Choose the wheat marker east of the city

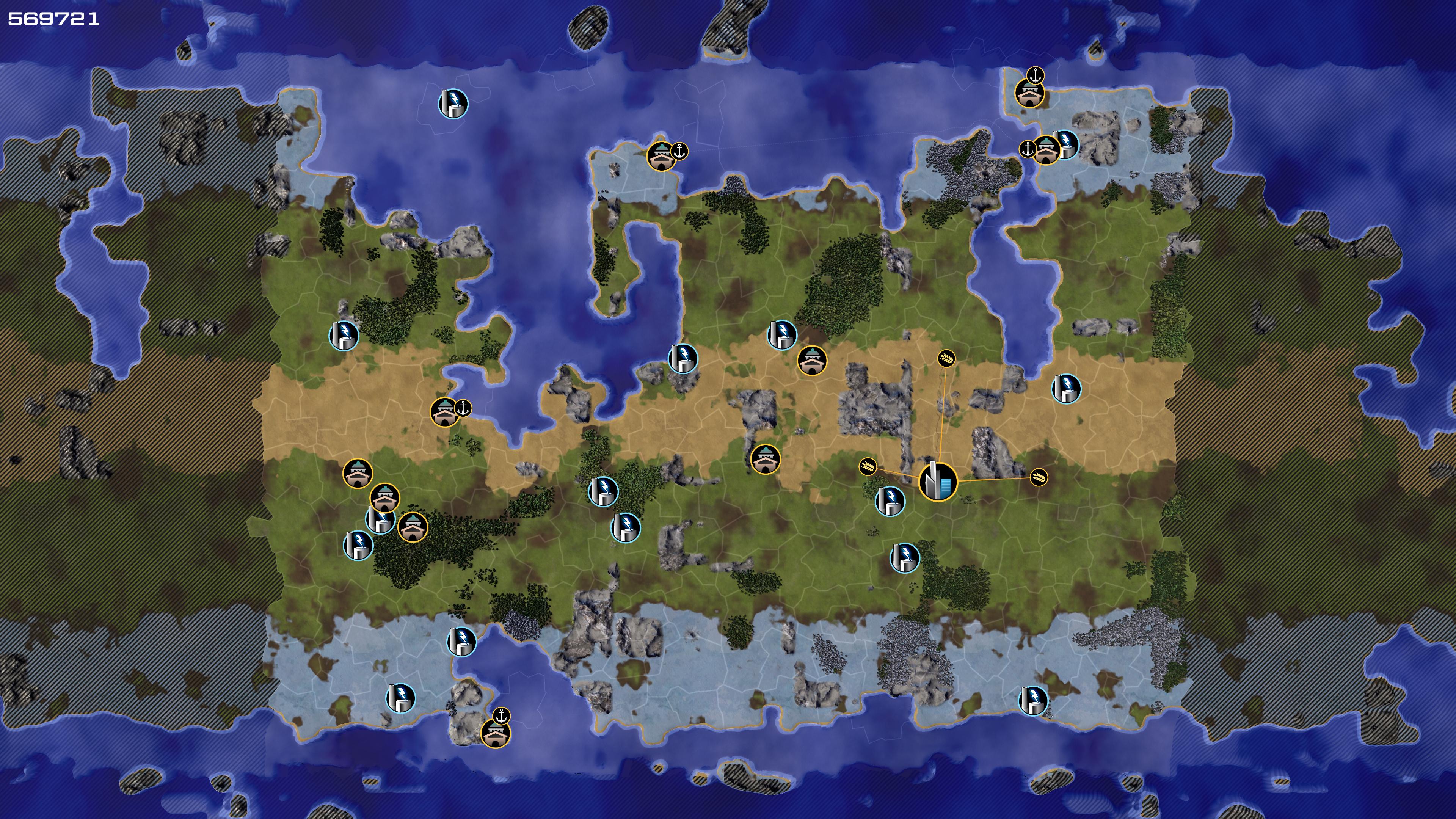click(1038, 477)
